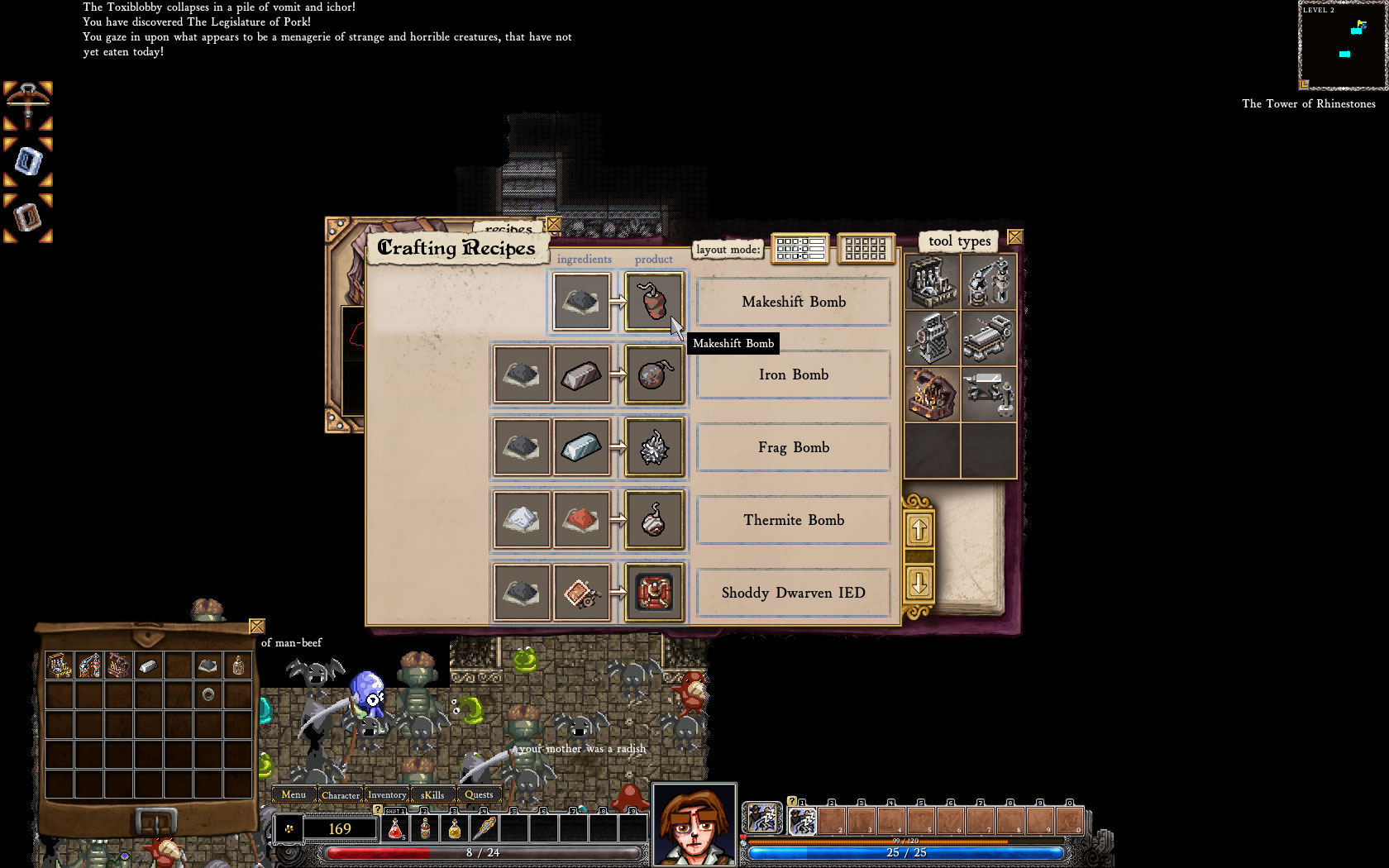Switch to the sKills panel

(x=432, y=794)
